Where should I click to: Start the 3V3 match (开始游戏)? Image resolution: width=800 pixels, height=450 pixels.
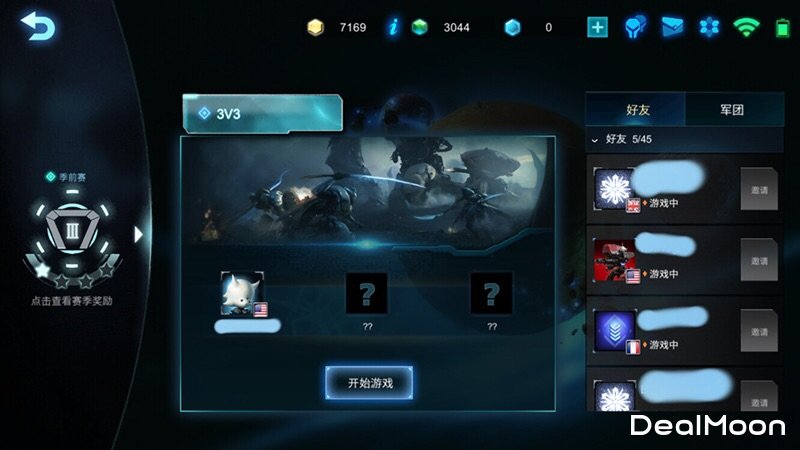pyautogui.click(x=367, y=382)
